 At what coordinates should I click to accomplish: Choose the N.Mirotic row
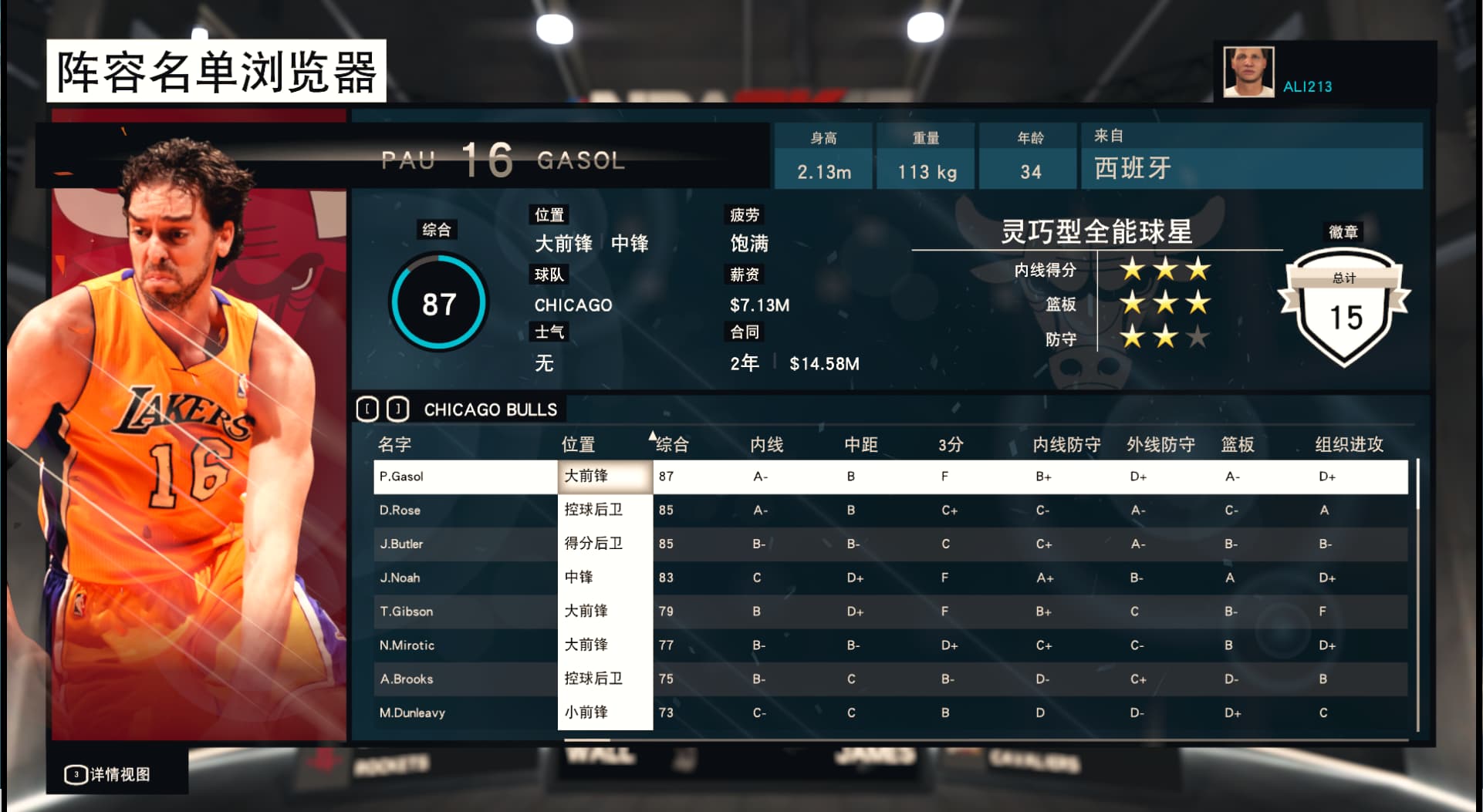pos(407,645)
